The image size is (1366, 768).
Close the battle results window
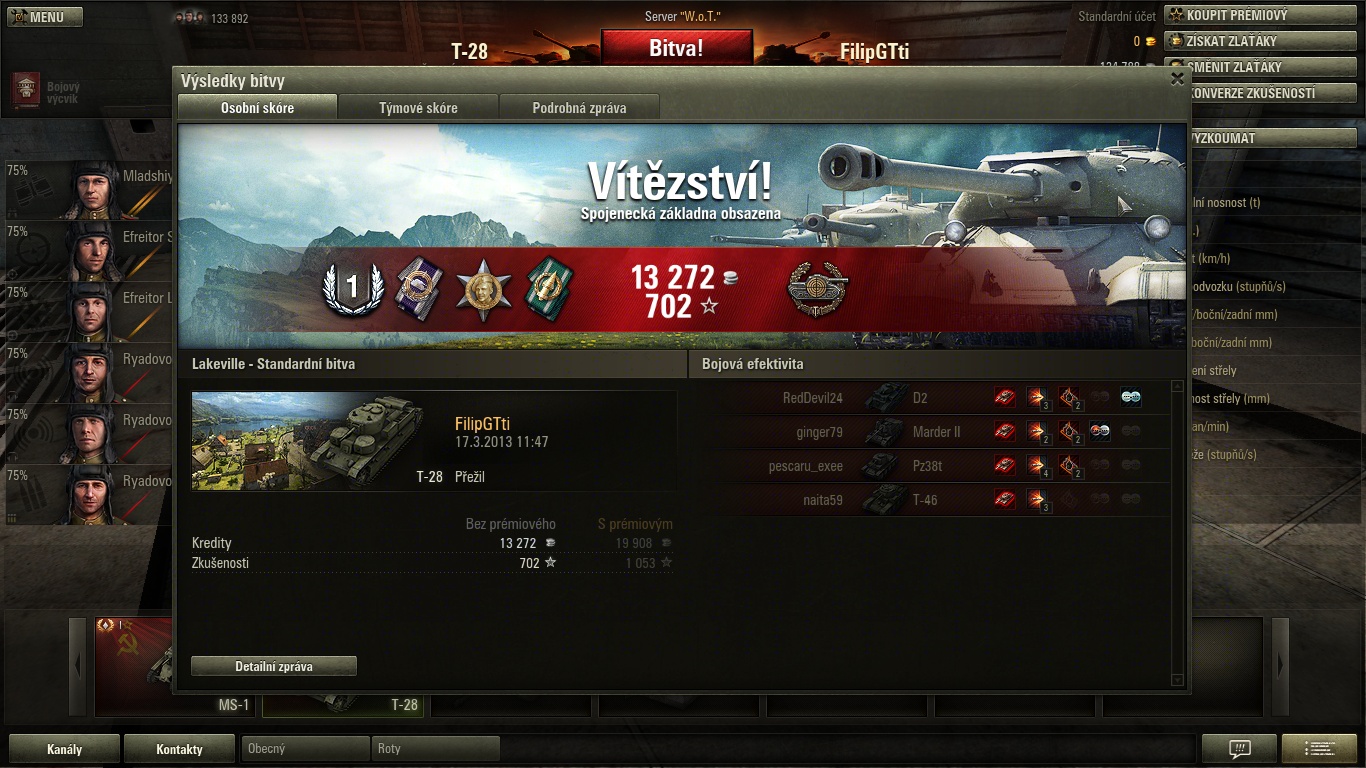pos(1177,79)
